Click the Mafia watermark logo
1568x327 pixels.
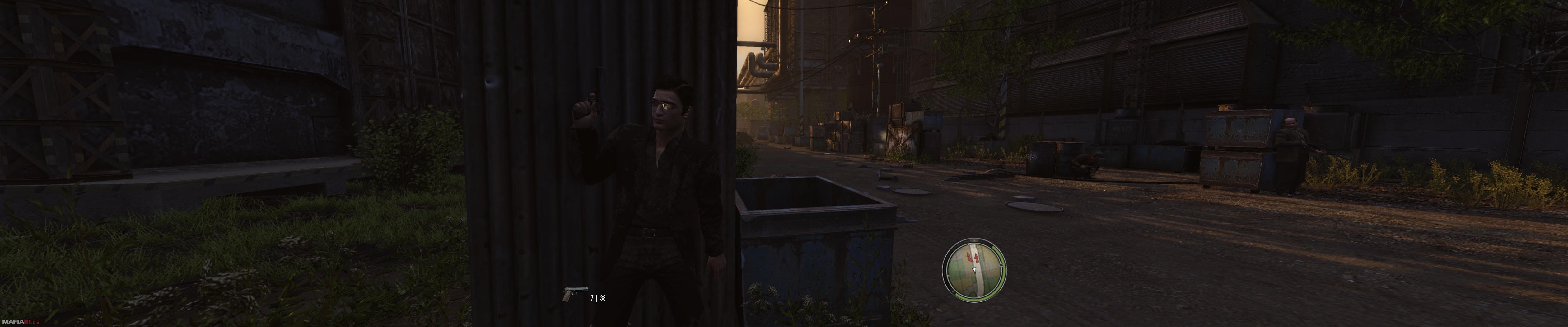pos(20,321)
